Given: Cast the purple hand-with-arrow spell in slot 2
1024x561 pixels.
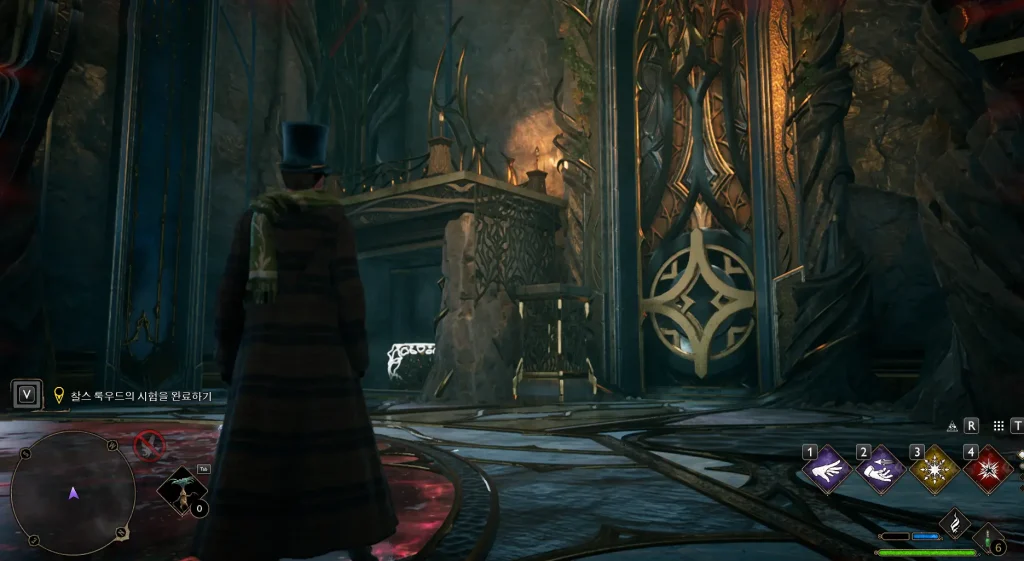Looking at the screenshot, I should tap(881, 469).
